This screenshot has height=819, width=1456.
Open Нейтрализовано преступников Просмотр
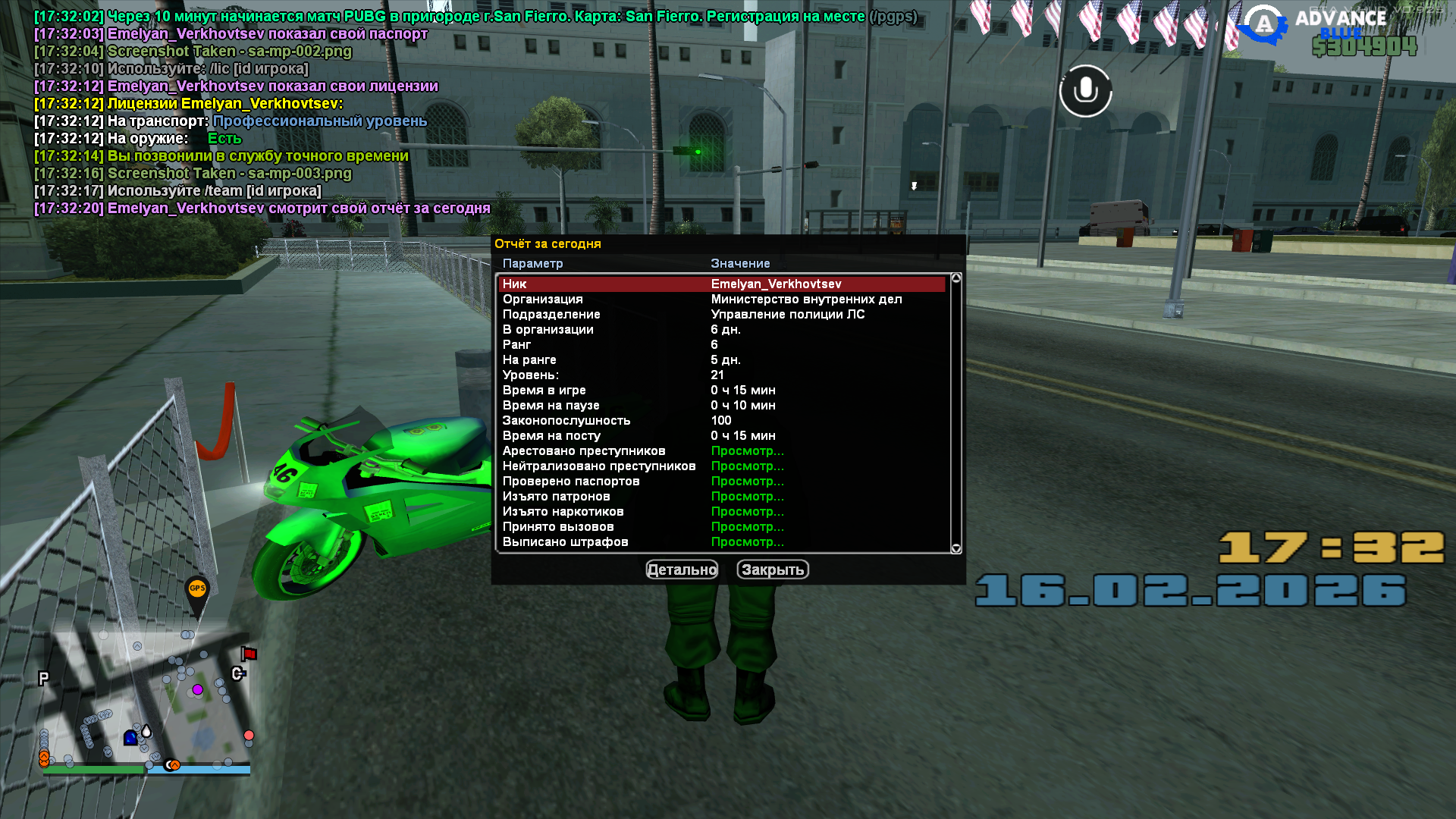747,466
